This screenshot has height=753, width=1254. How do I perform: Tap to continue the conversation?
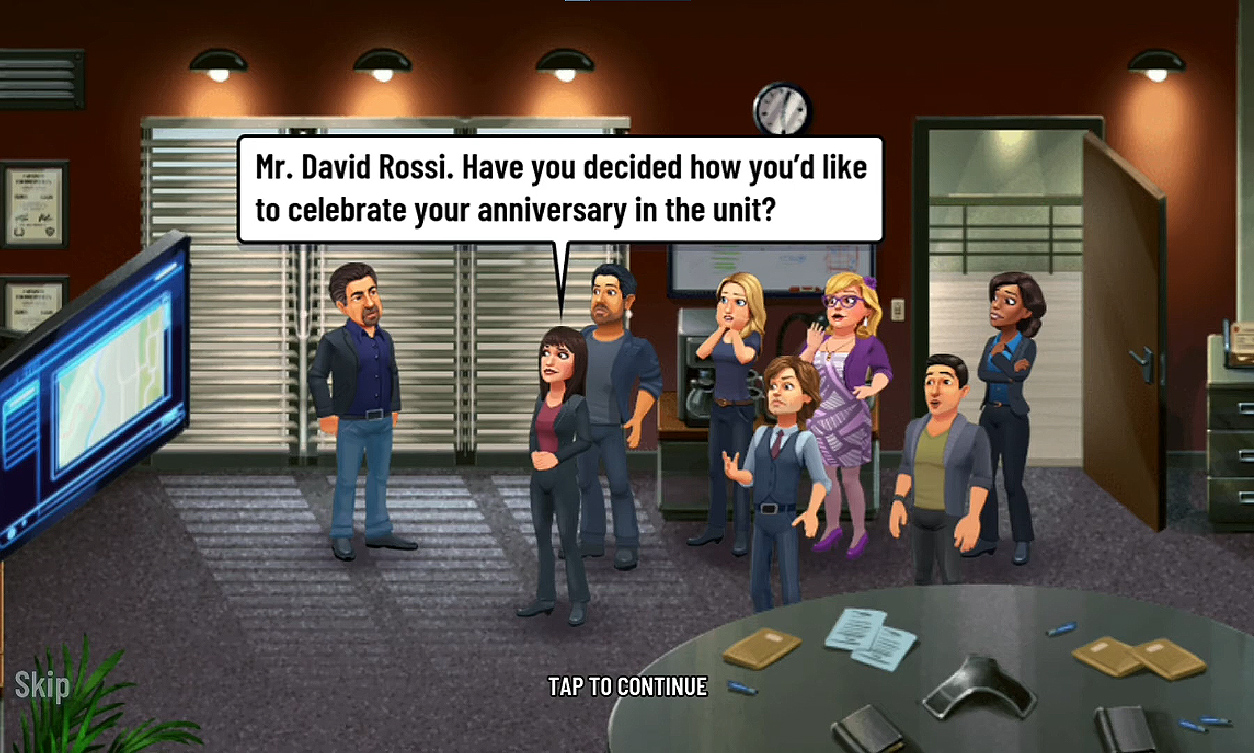(627, 687)
